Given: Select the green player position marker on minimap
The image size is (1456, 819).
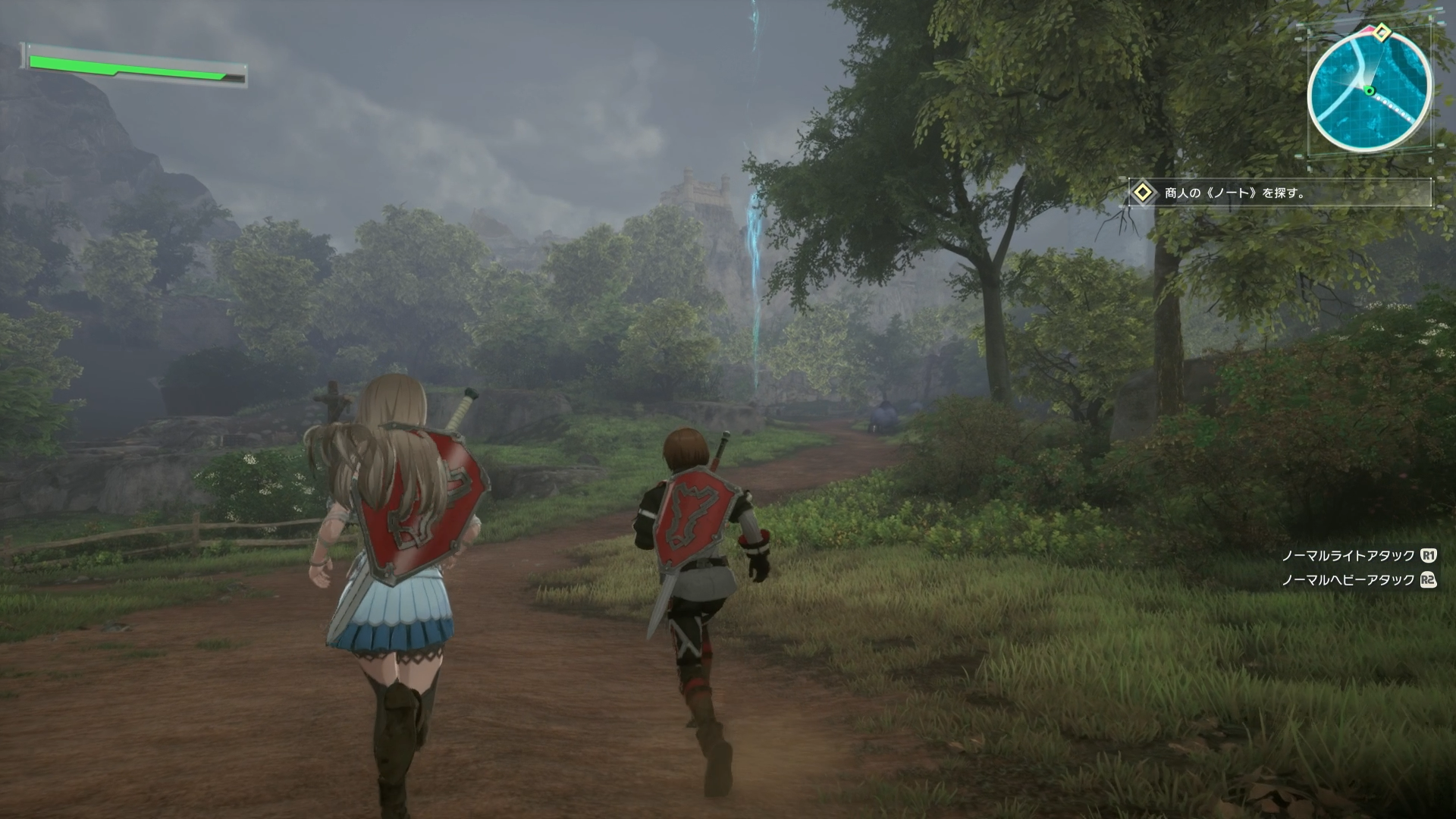Looking at the screenshot, I should coord(1370,90).
